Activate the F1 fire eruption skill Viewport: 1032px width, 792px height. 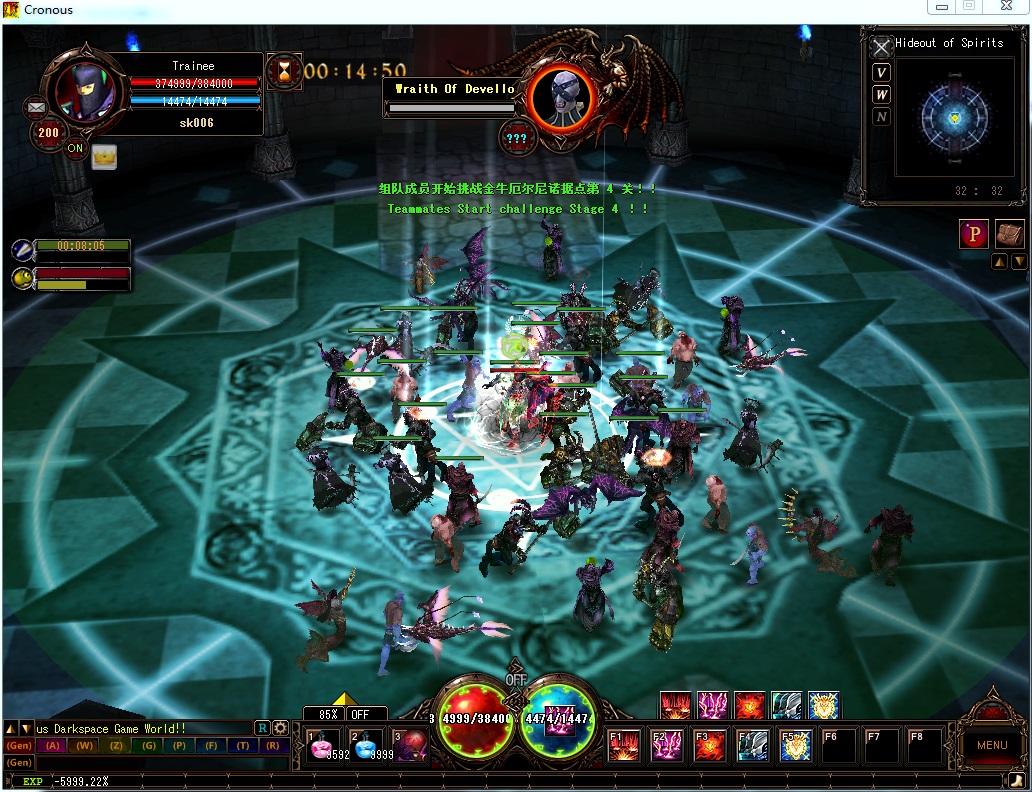[627, 746]
